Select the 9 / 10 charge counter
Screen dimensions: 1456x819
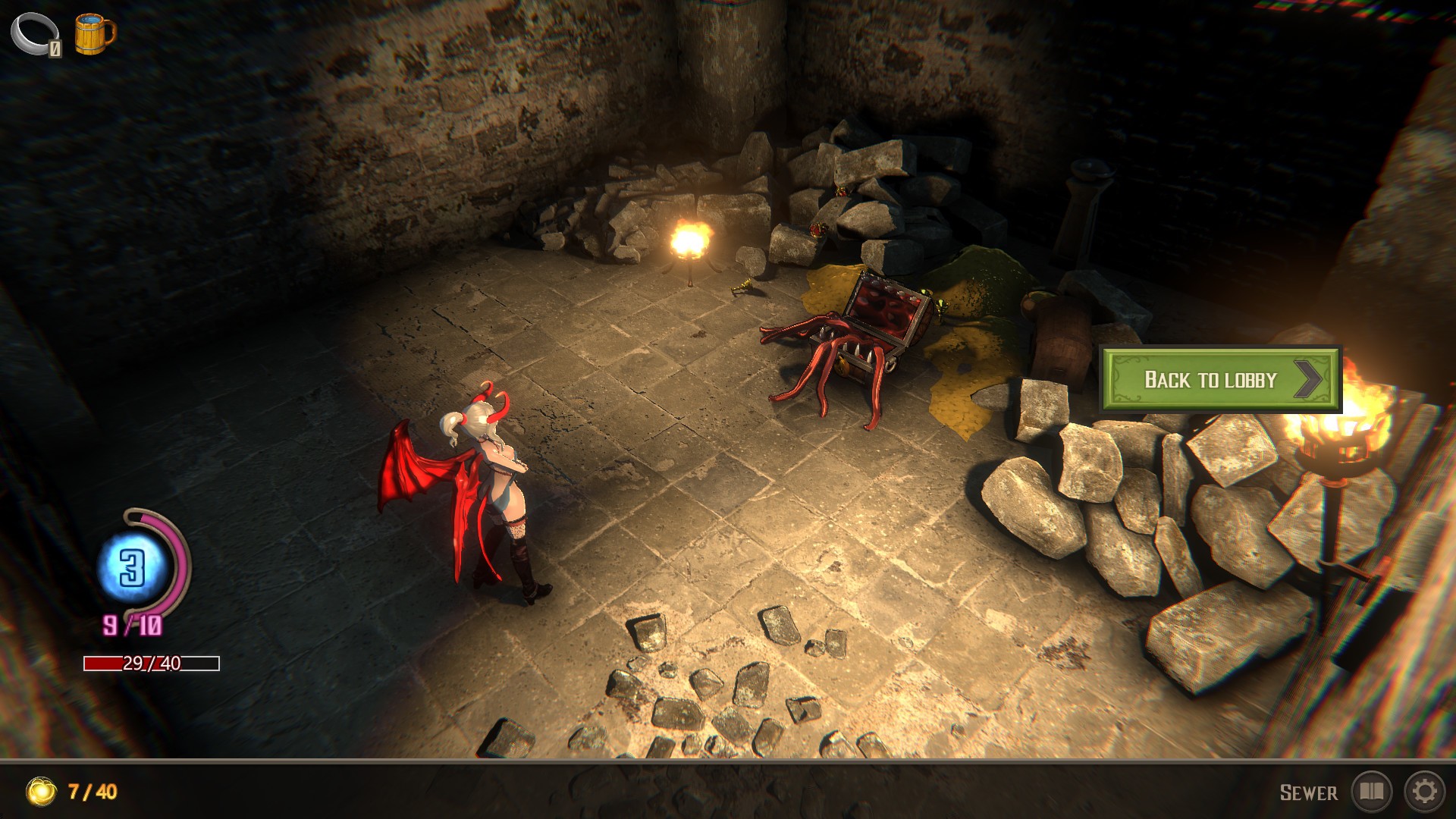pos(133,625)
